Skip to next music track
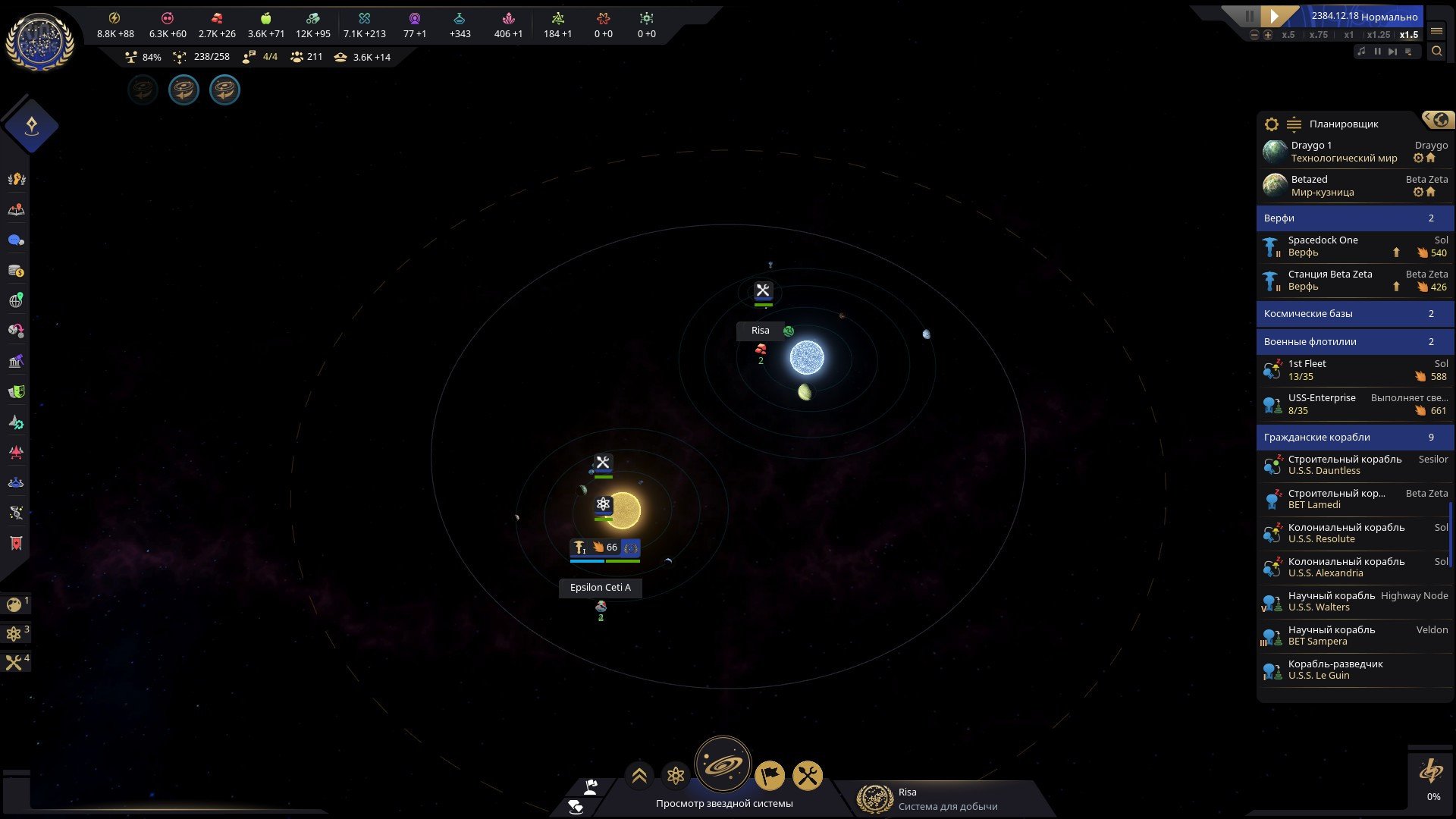The width and height of the screenshot is (1456, 819). 1392,52
